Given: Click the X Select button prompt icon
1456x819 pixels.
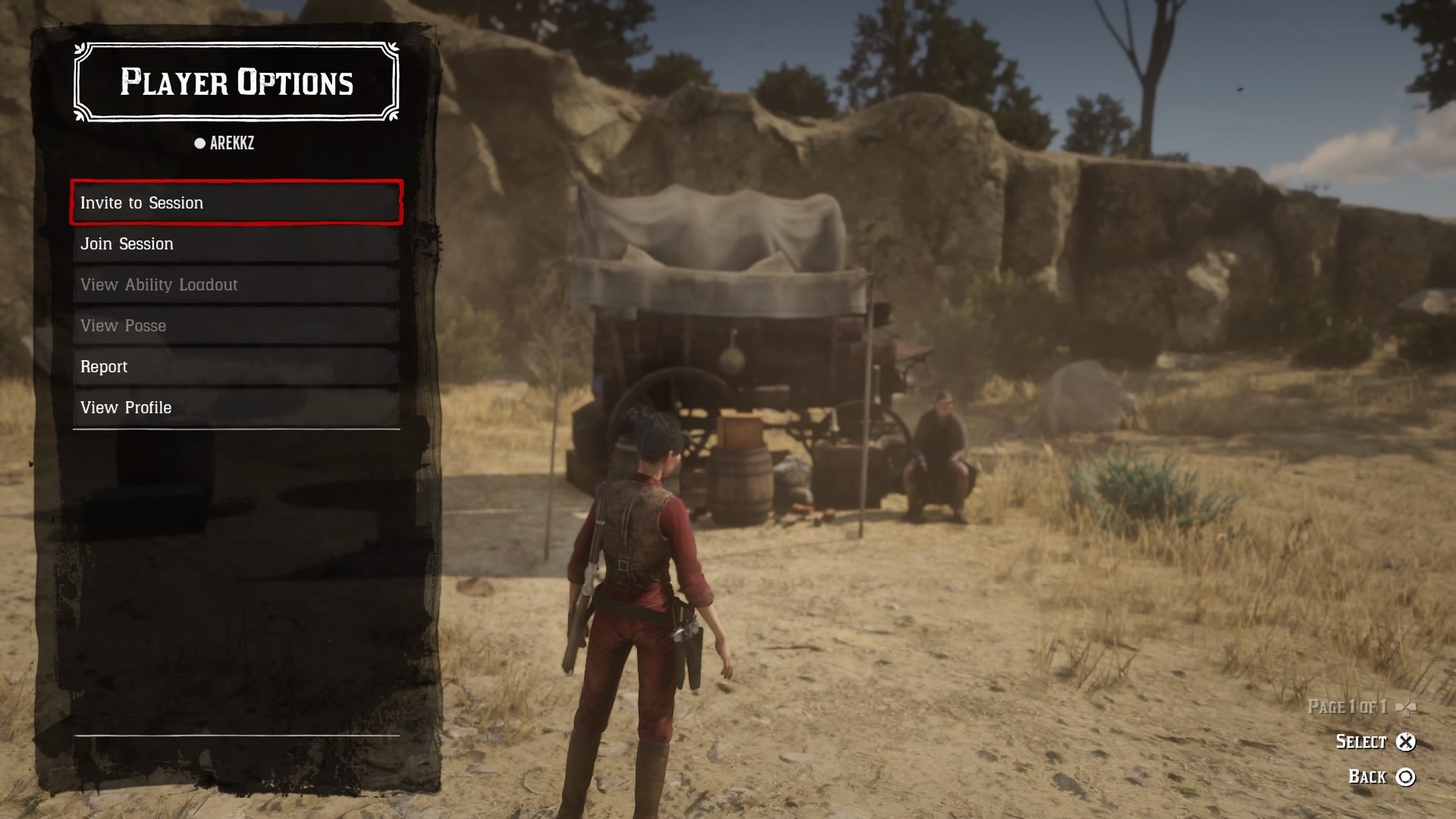Looking at the screenshot, I should pos(1407,742).
